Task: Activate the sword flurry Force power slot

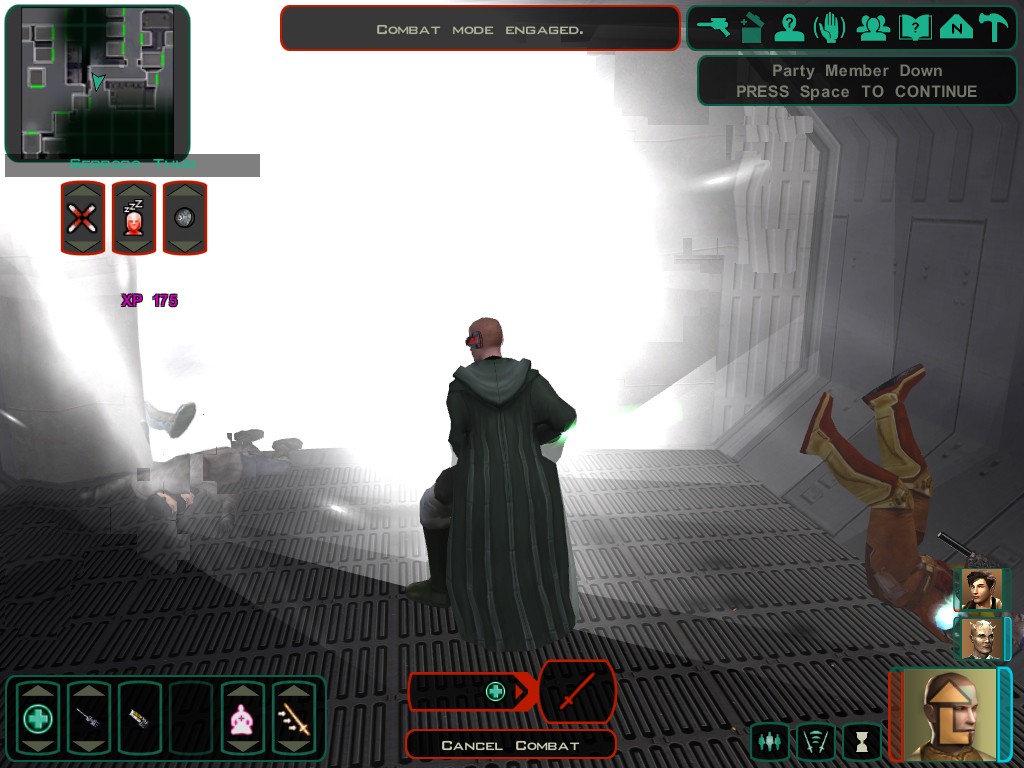Action: pyautogui.click(x=294, y=717)
